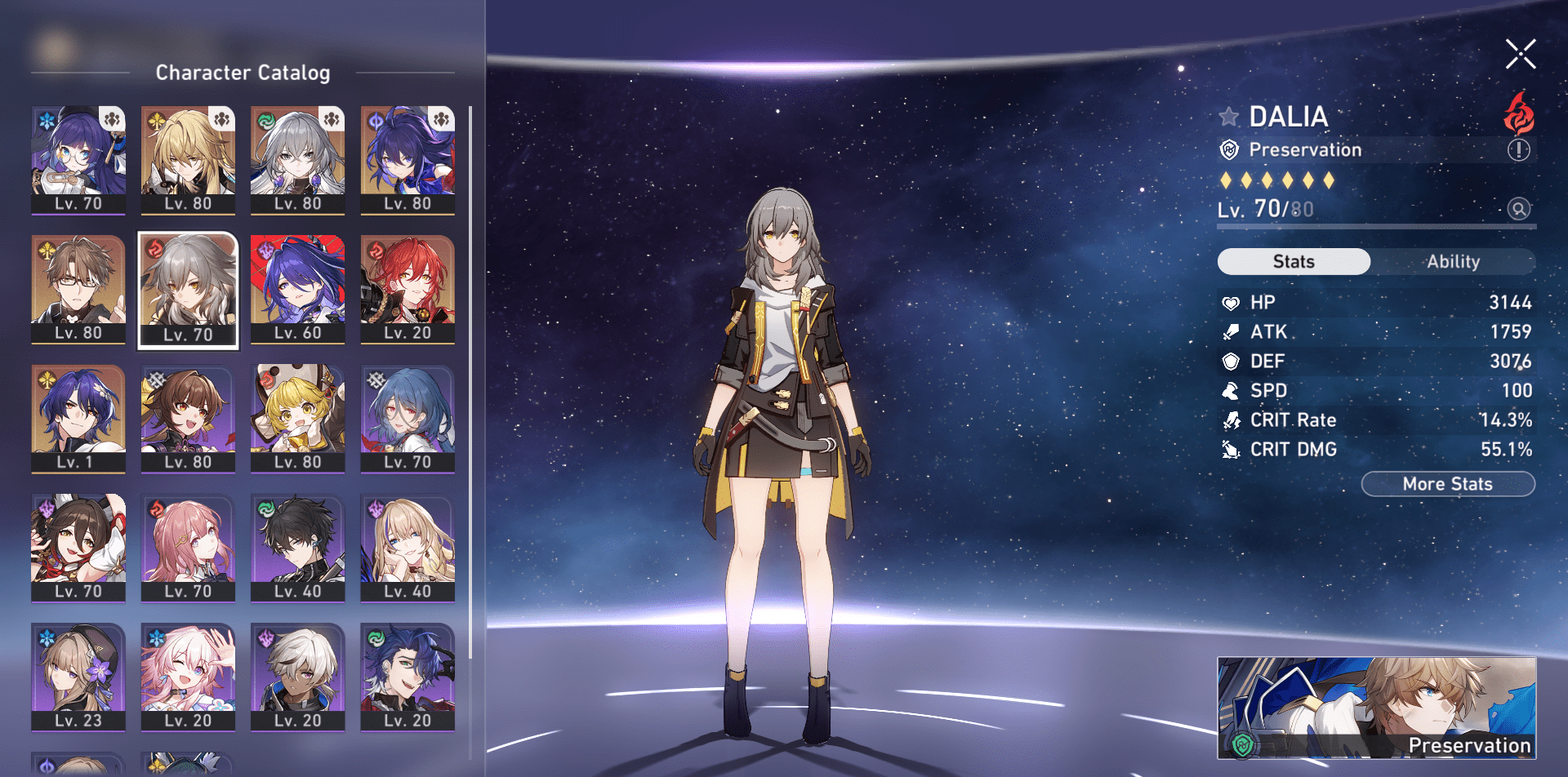
Task: Click the SPD boot icon in the Stats list
Action: click(1229, 390)
